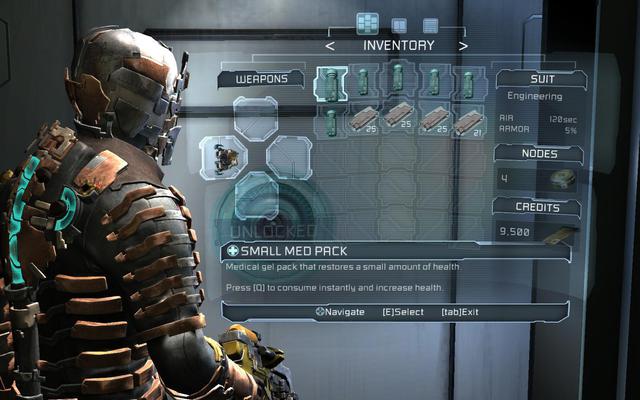Image resolution: width=640 pixels, height=400 pixels.
Task: Open the highlighted grid inventory tab icon
Action: pos(367,24)
